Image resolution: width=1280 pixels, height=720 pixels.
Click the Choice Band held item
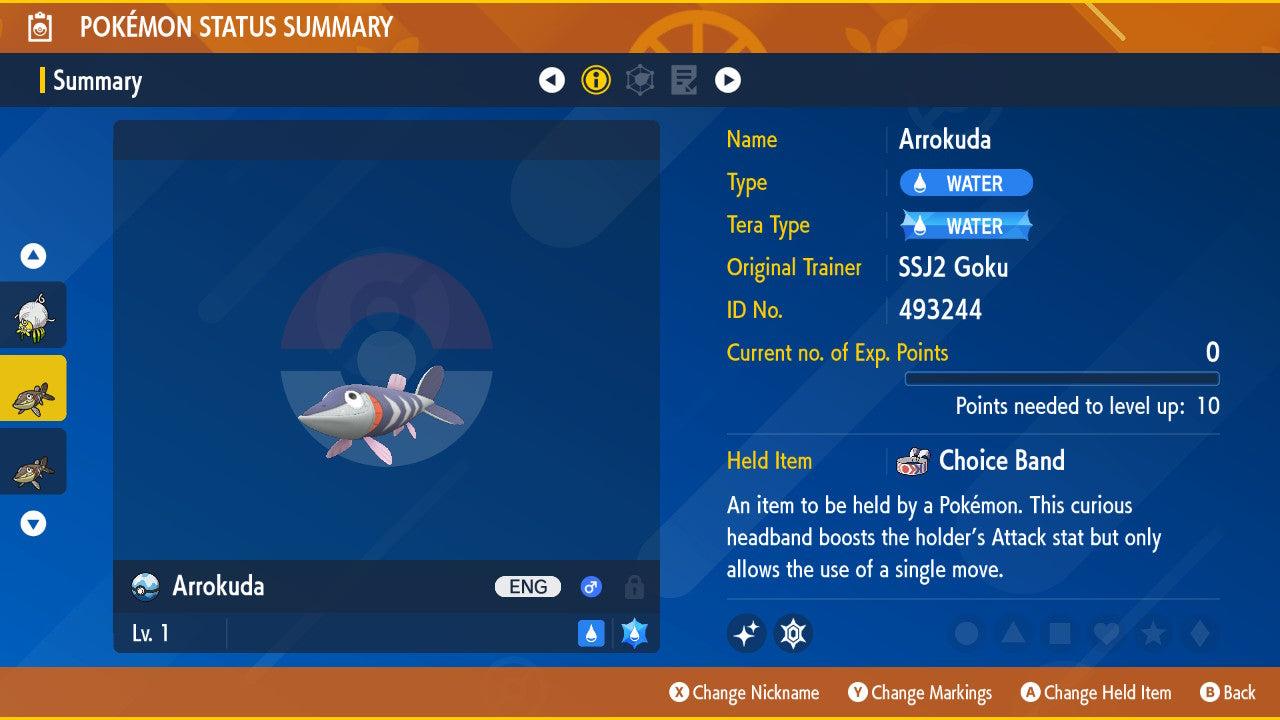[1000, 461]
